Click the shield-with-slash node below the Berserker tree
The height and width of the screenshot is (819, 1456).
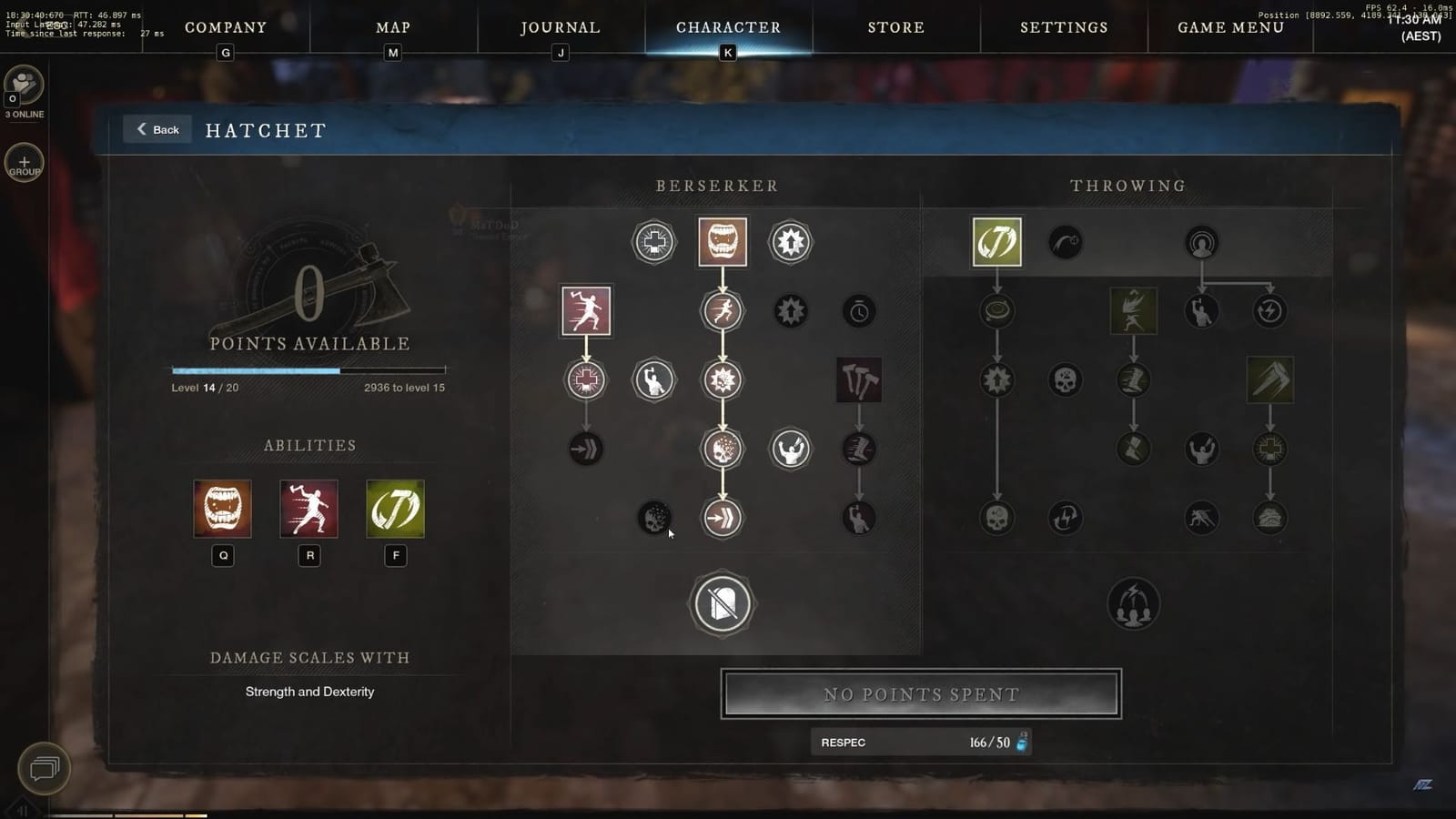coord(723,604)
